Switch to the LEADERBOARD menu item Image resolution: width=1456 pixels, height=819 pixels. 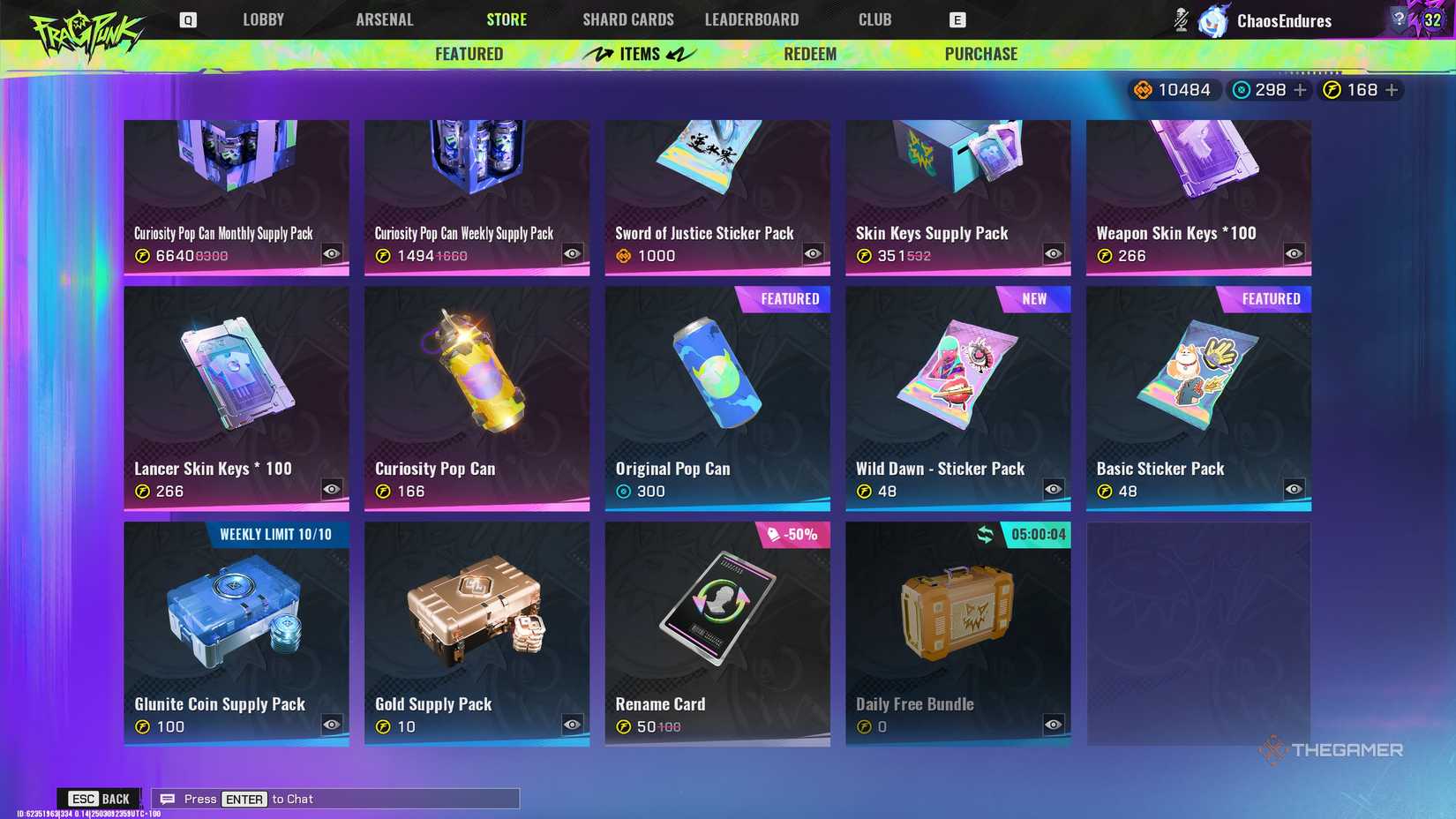(x=751, y=19)
